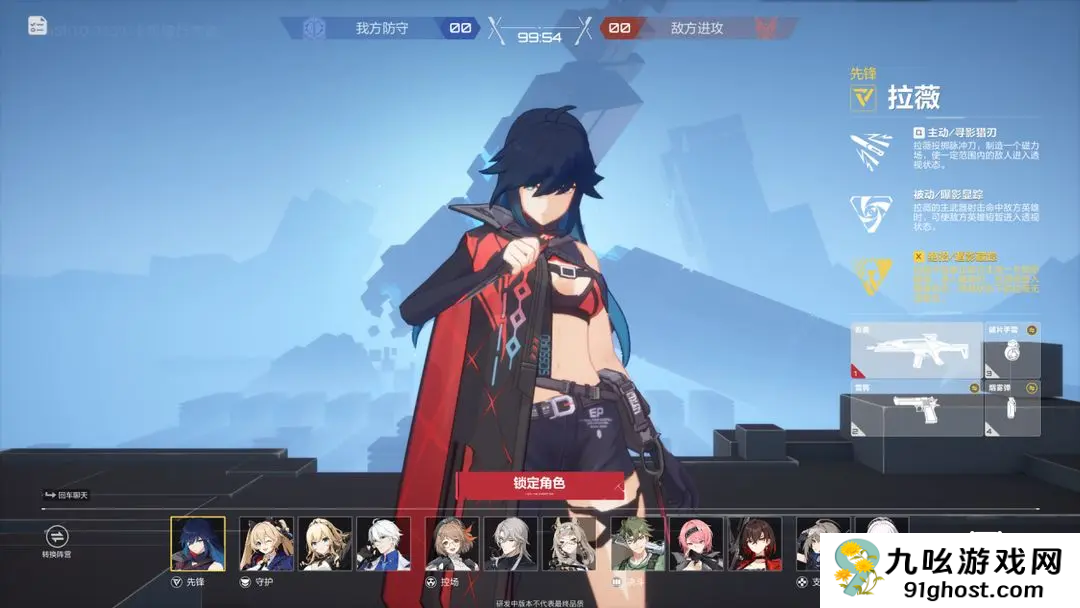Screen dimensions: 1080x608
Task: Choose the brown-haired character with orange streak
Action: point(452,544)
